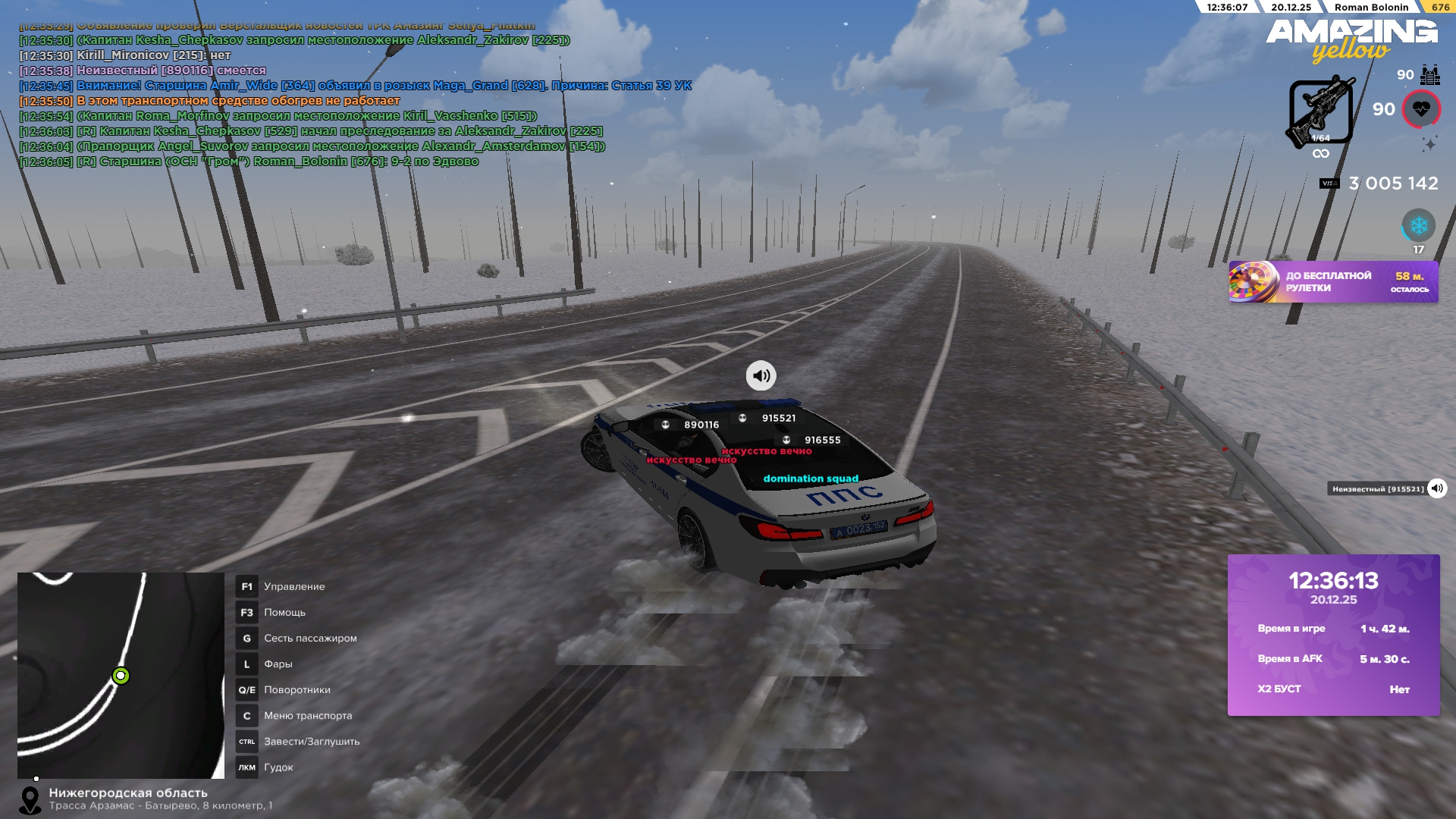Click the location pin icon by Нижегородская область
Screen dimensions: 1456x819
click(30, 800)
